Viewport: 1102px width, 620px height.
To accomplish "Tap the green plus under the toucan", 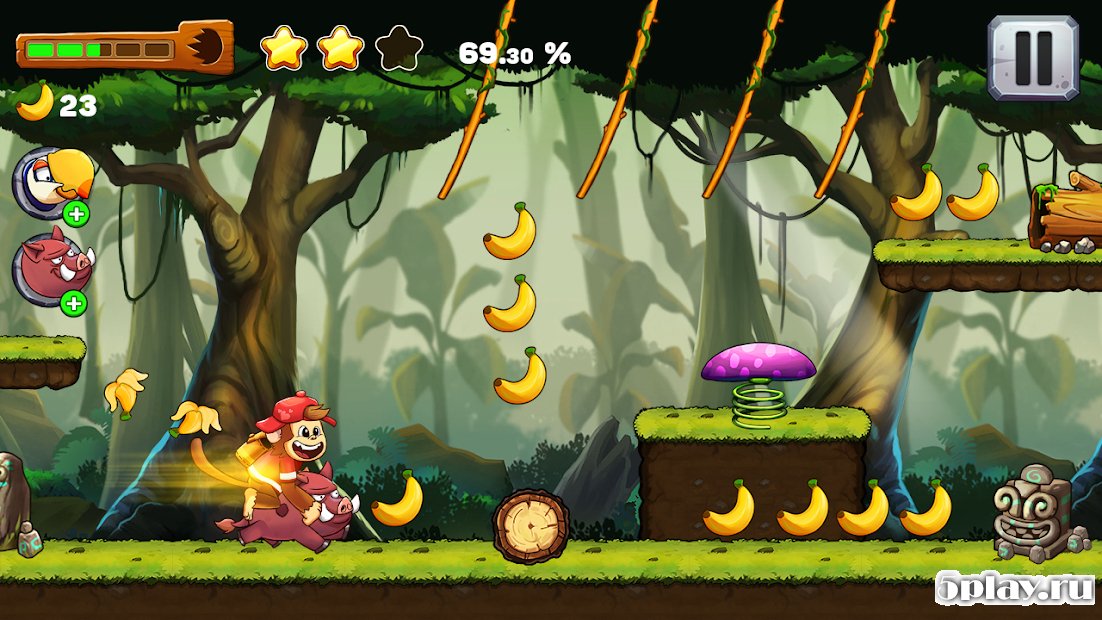I will click(x=75, y=213).
